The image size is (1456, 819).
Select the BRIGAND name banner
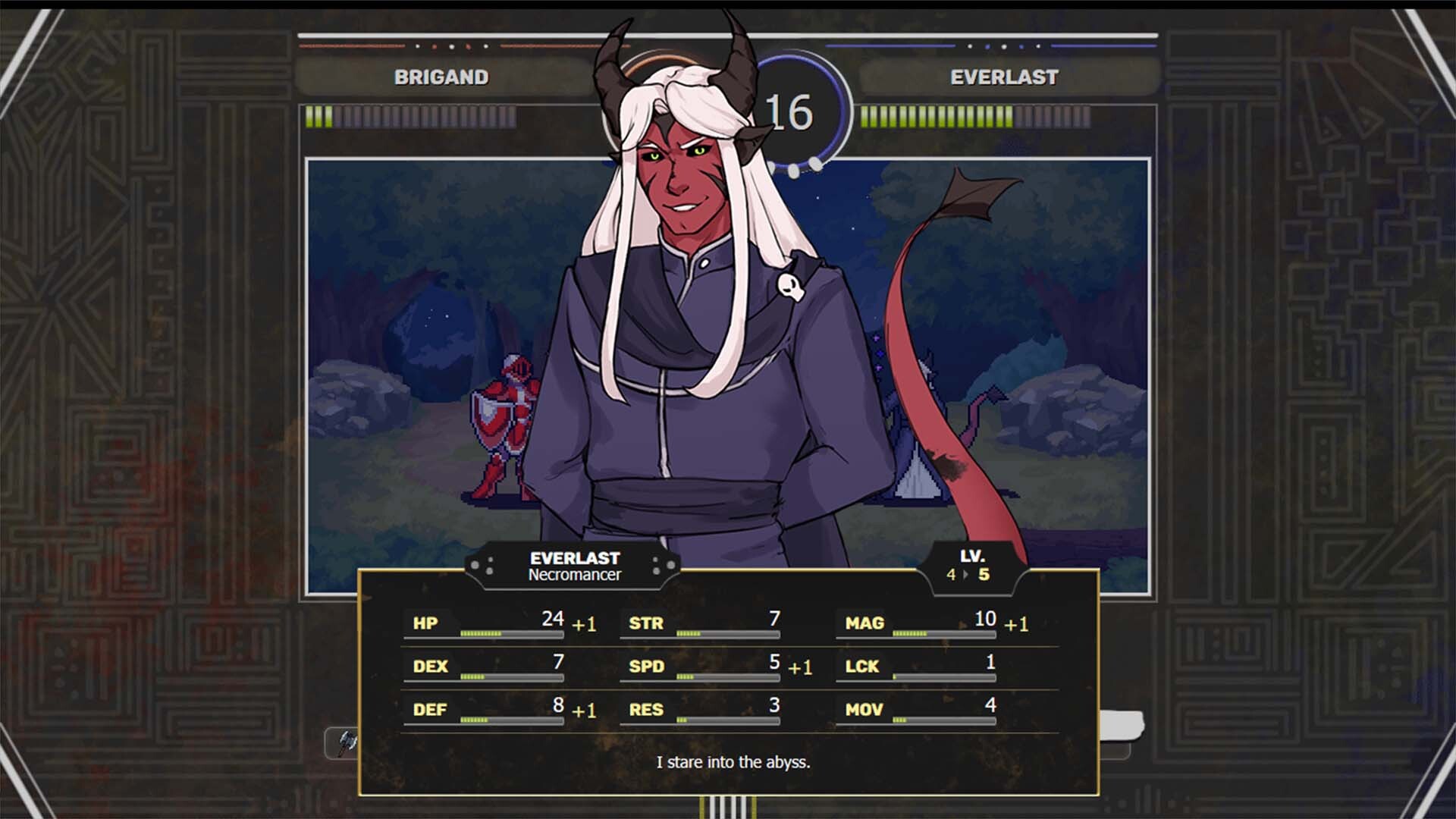point(442,77)
